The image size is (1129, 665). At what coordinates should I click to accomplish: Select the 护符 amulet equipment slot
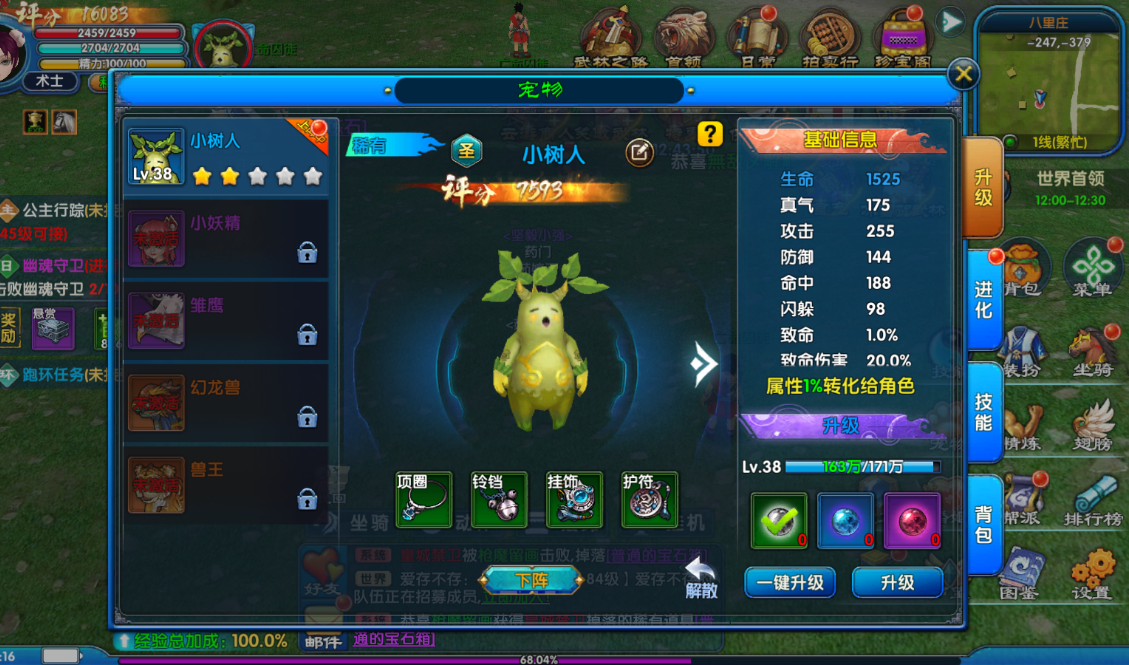coord(649,500)
